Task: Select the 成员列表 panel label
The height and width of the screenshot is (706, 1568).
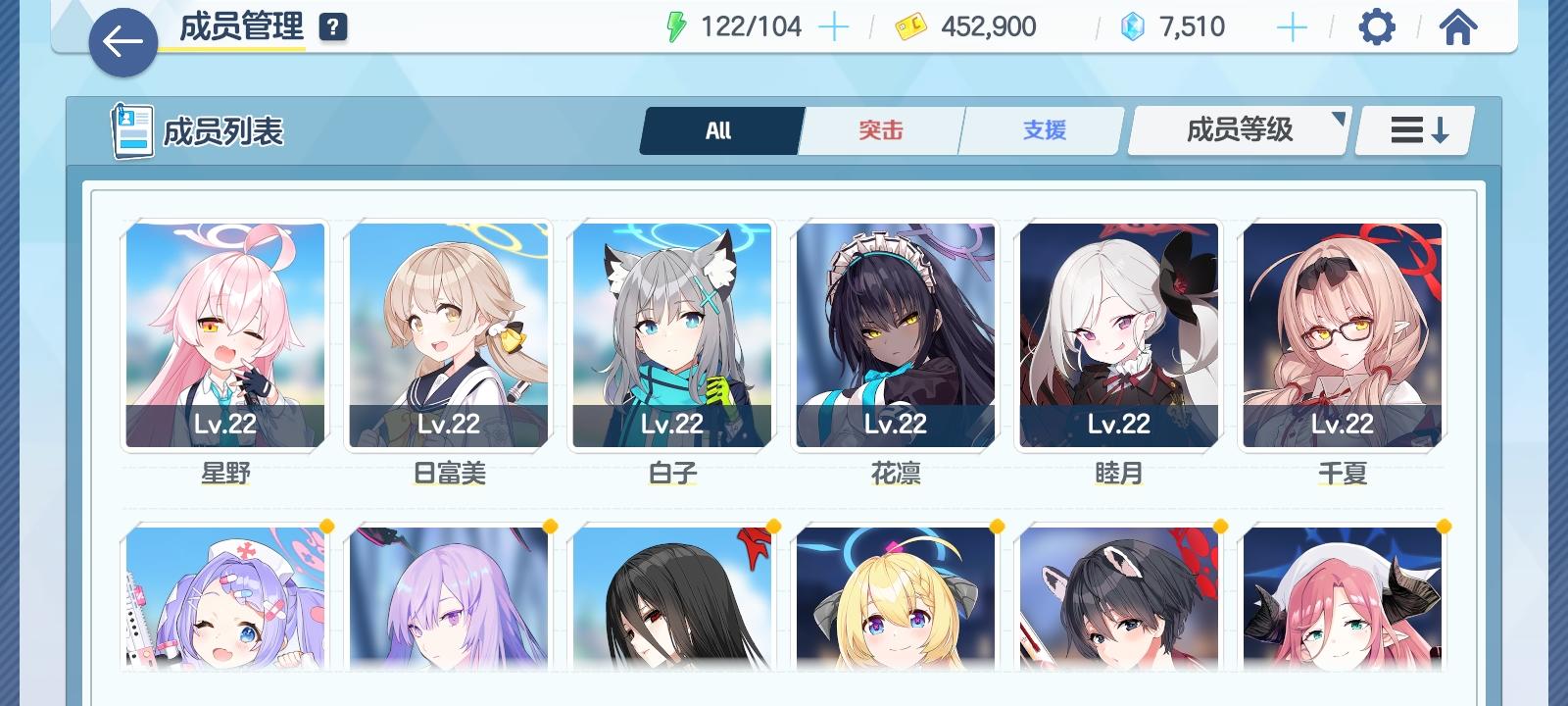Action: (x=226, y=128)
